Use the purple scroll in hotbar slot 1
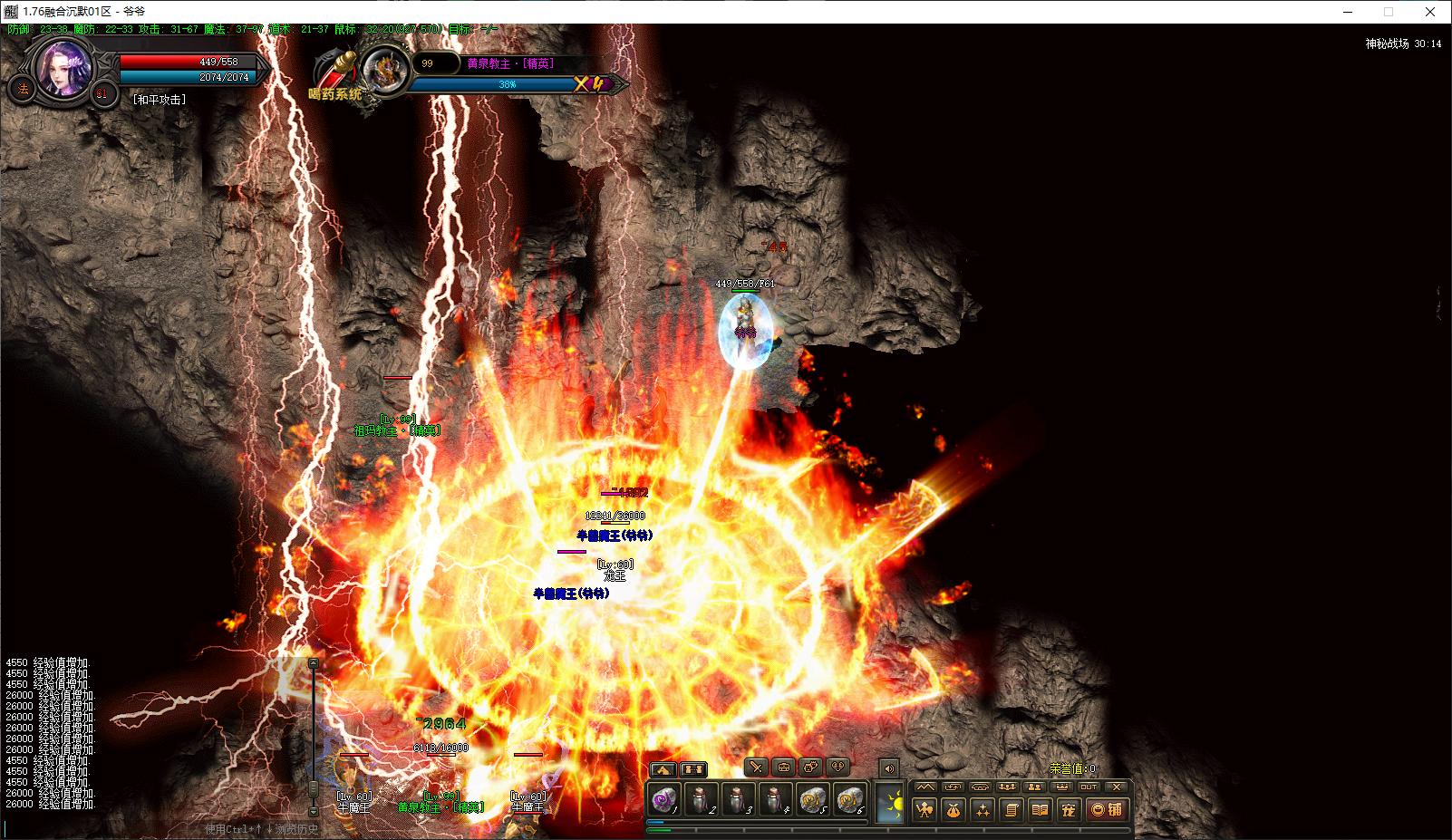Image resolution: width=1452 pixels, height=840 pixels. (664, 801)
